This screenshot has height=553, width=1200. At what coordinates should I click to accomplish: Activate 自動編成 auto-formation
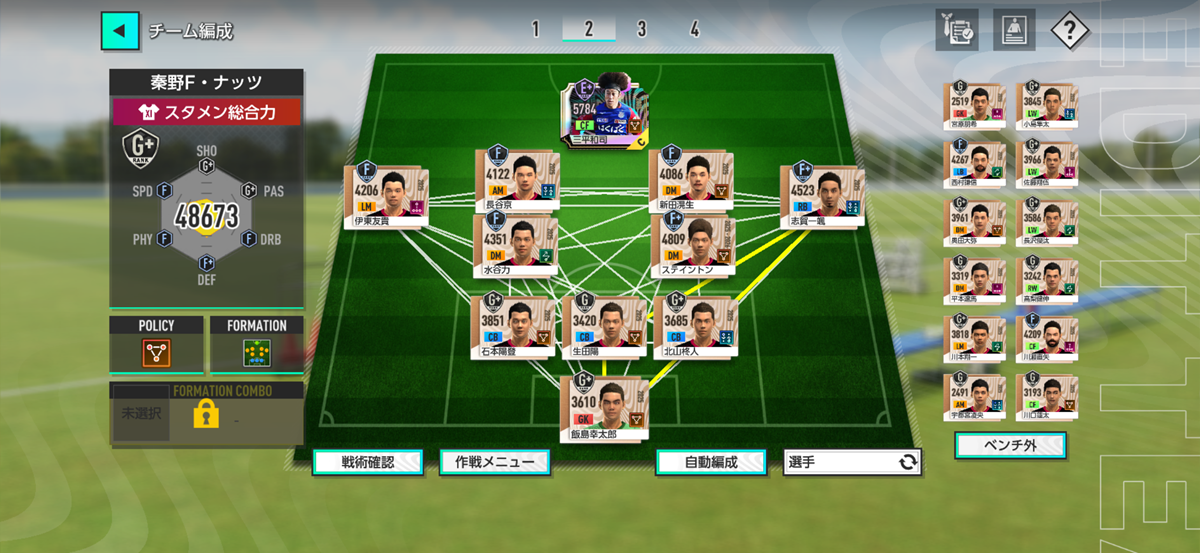click(x=711, y=462)
